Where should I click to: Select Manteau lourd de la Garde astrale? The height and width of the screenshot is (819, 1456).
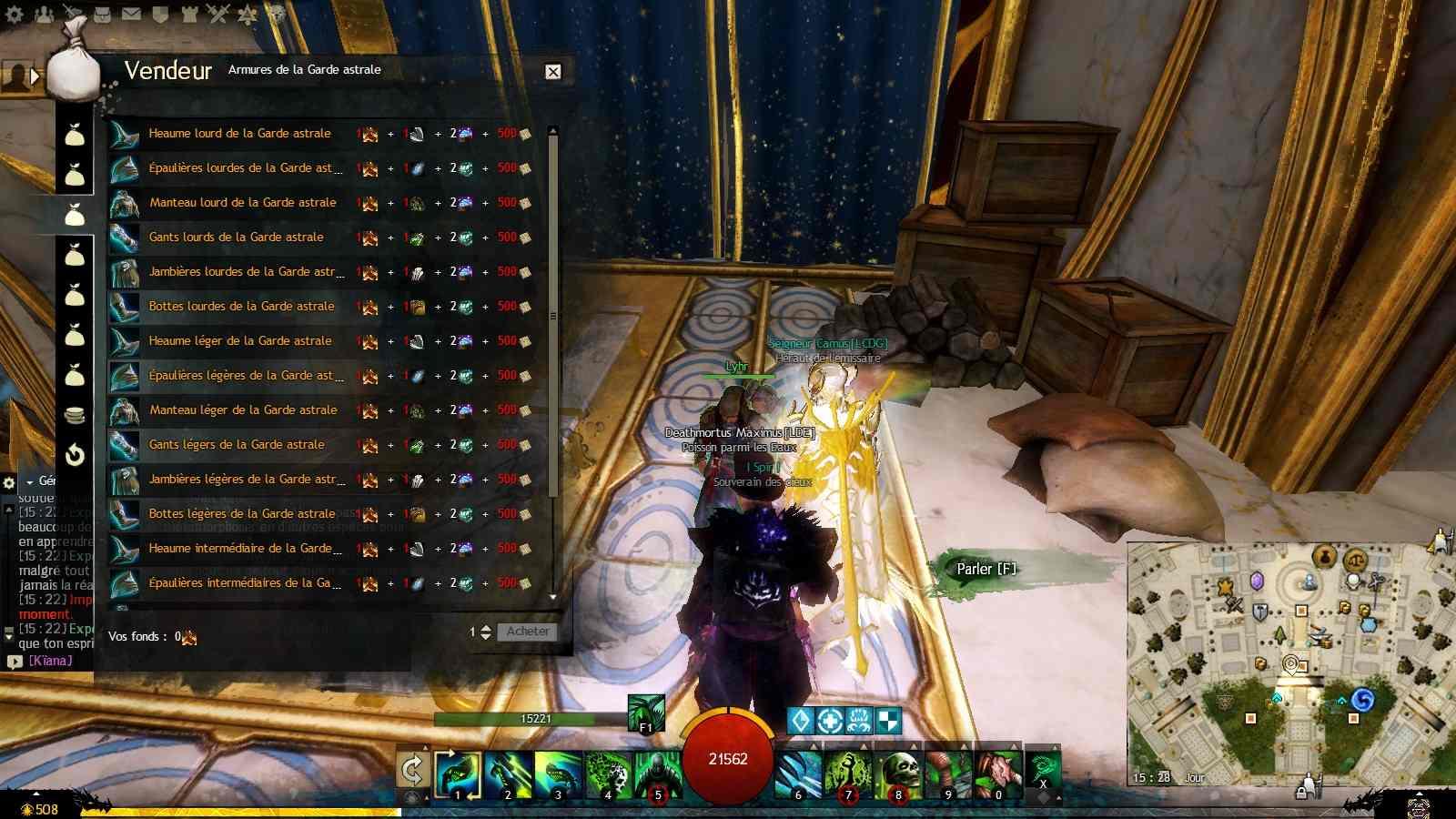tap(242, 203)
